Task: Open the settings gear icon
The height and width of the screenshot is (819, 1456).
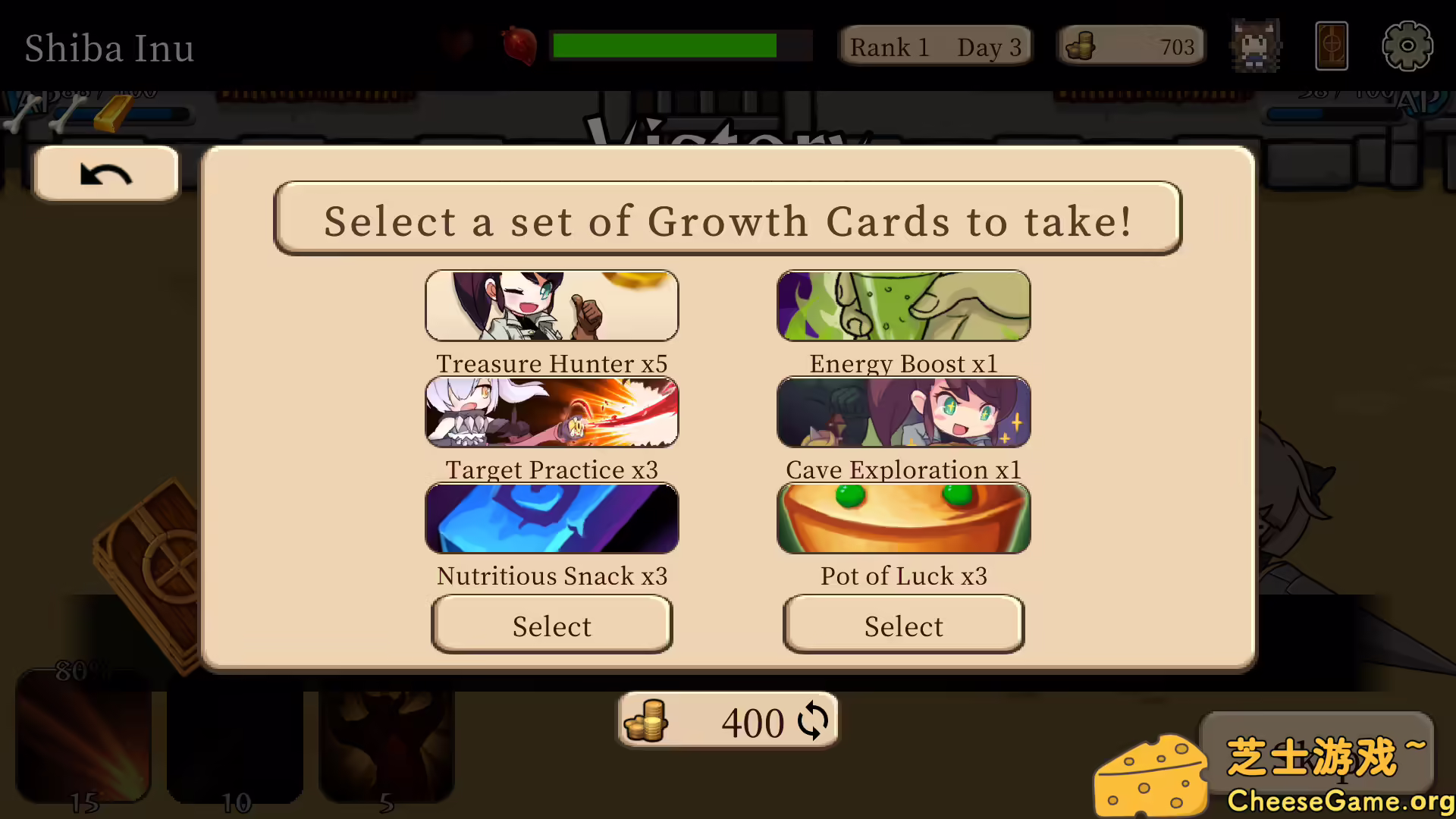Action: point(1407,45)
